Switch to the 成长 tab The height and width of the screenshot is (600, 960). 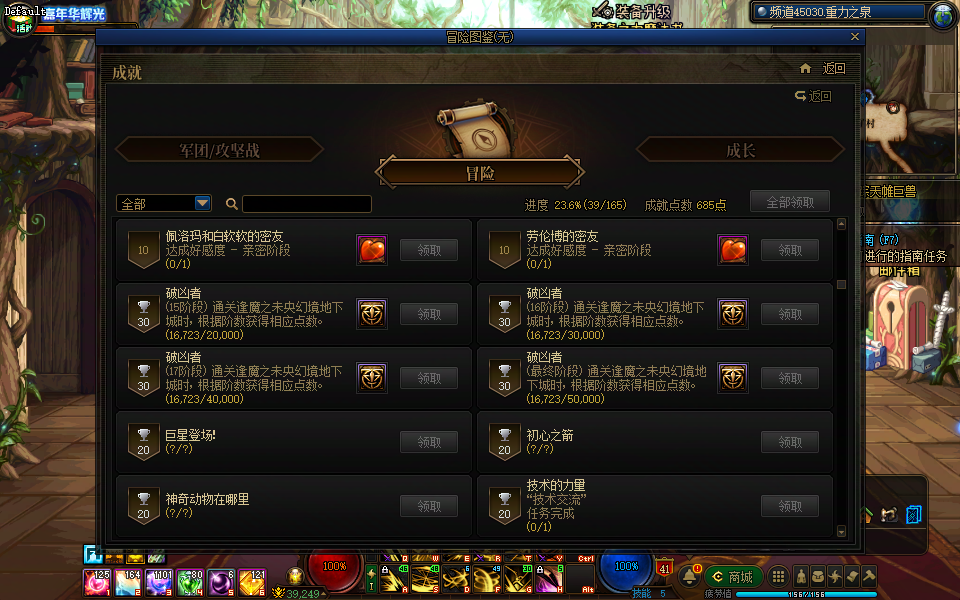(x=740, y=150)
